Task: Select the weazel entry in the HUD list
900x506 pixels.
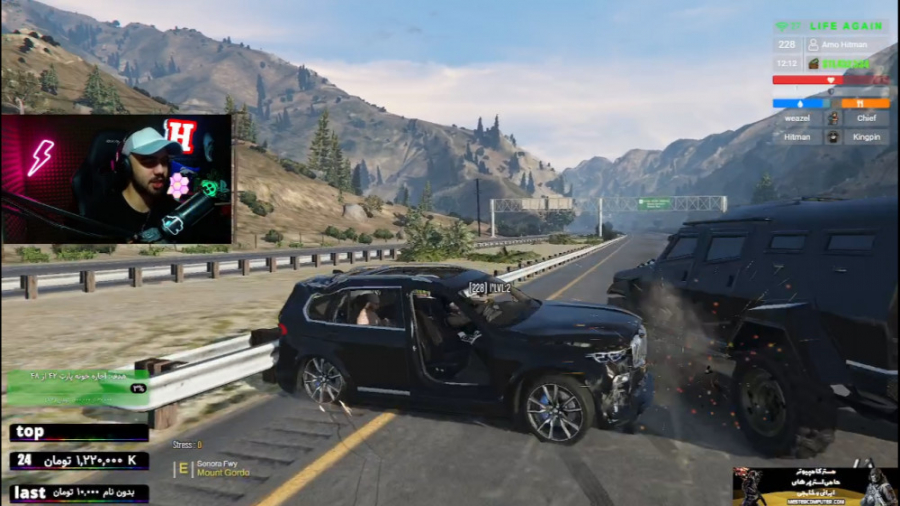Action: 797,118
